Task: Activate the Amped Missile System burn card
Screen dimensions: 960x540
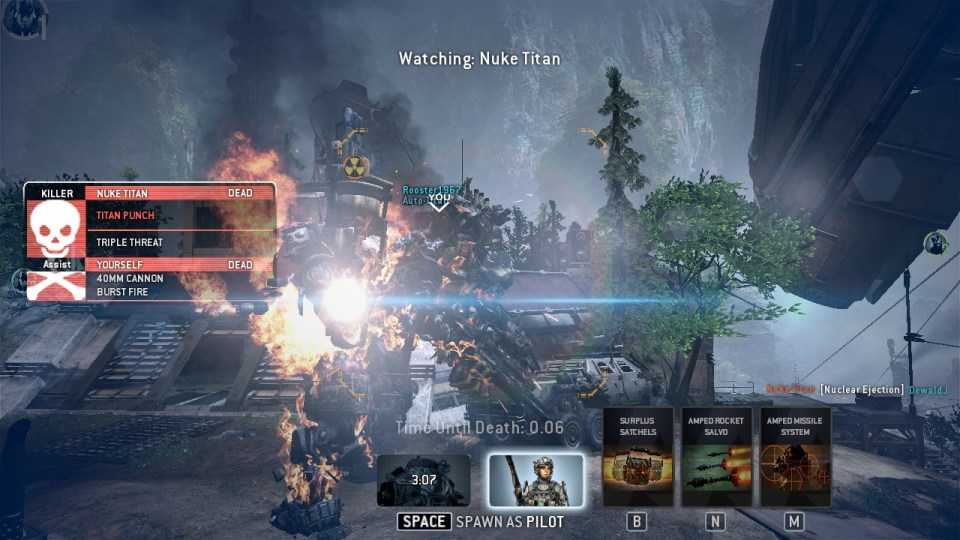Action: tap(795, 457)
